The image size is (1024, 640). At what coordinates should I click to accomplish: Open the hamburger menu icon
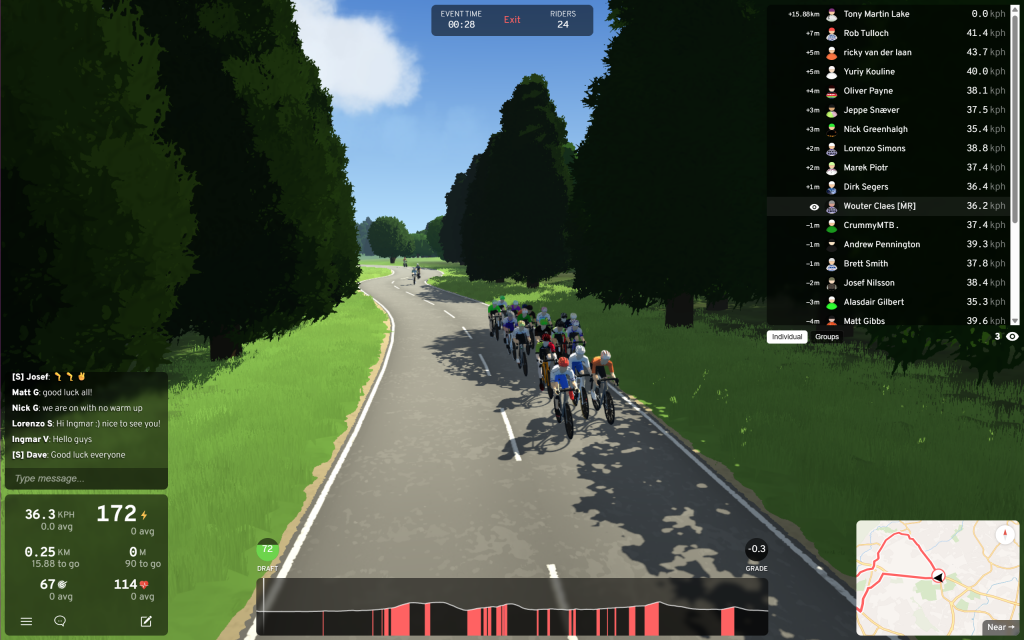pyautogui.click(x=26, y=621)
